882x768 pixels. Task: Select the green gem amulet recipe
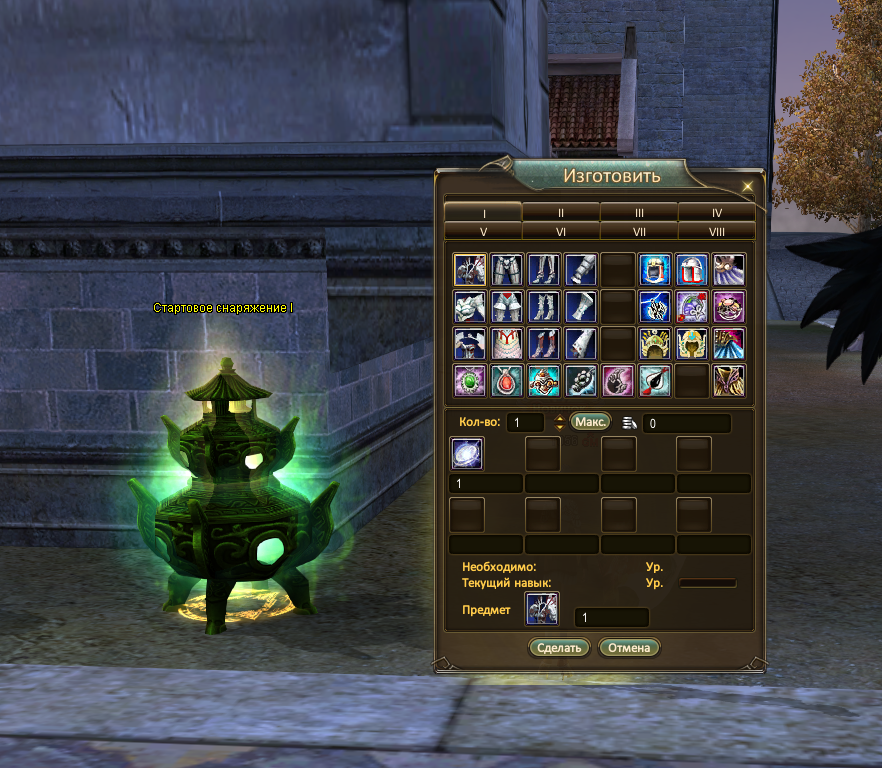(469, 381)
